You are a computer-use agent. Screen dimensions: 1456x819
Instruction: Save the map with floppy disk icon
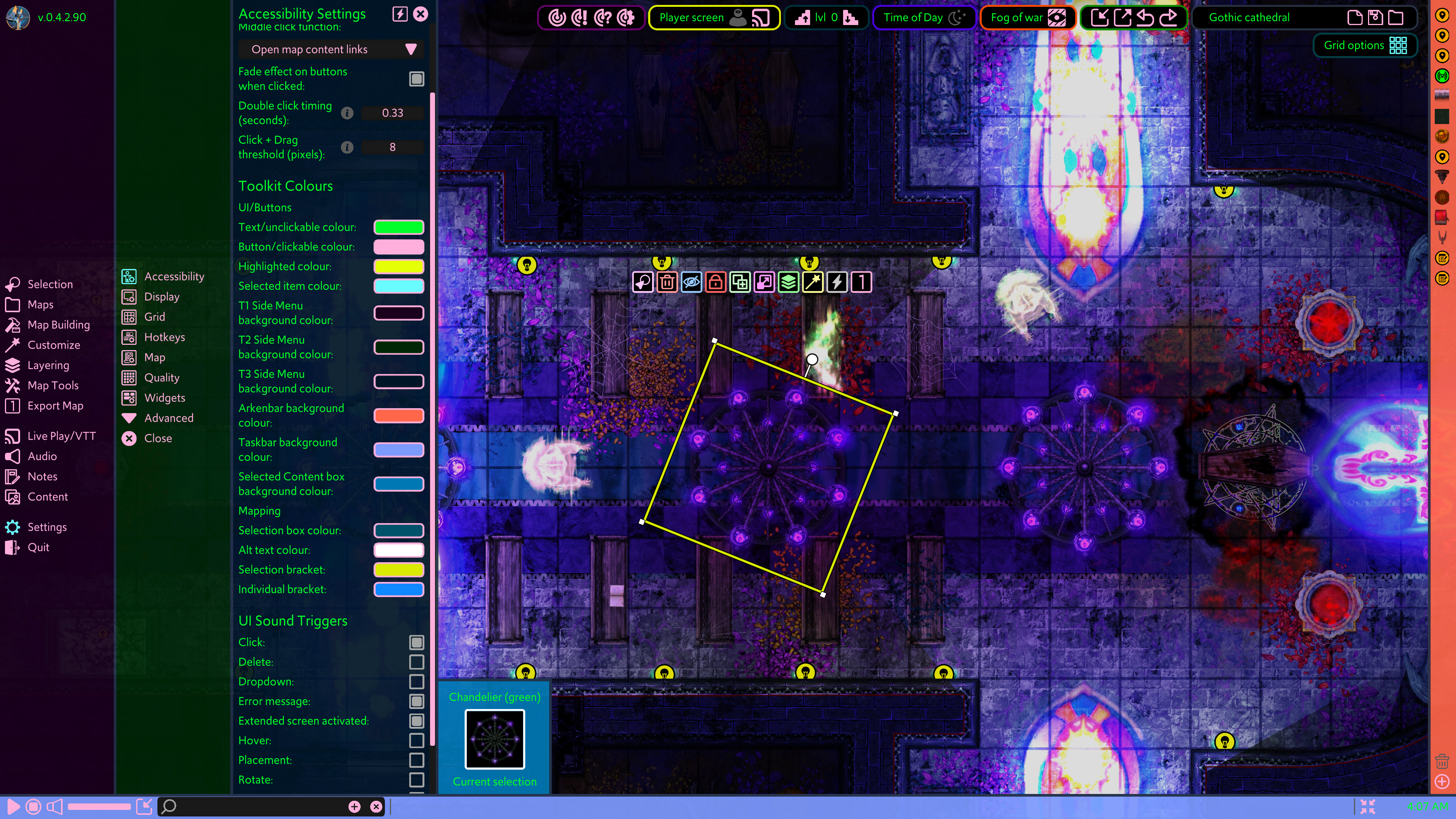pyautogui.click(x=1375, y=17)
